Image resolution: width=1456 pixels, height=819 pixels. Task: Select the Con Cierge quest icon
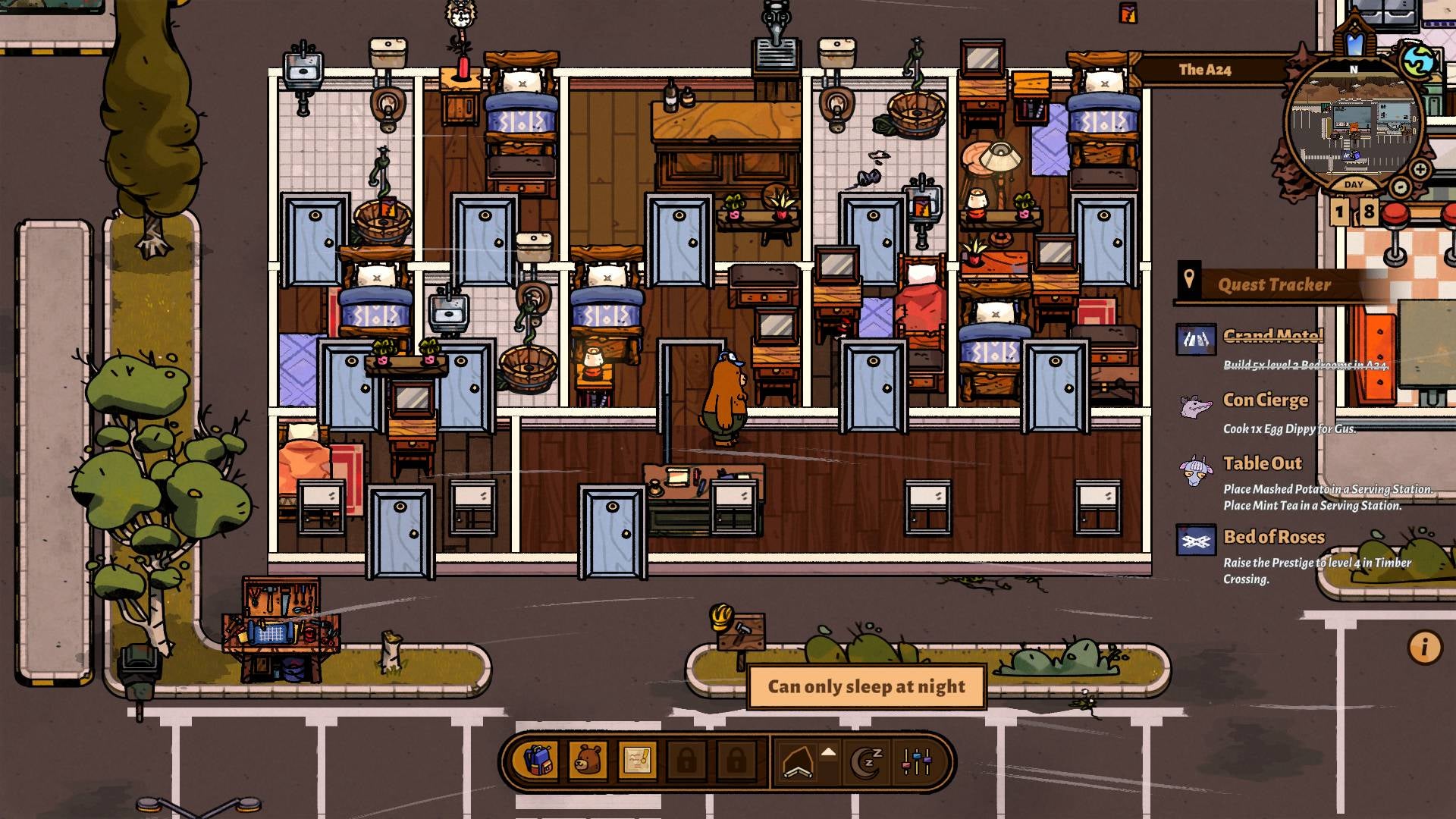click(x=1195, y=406)
